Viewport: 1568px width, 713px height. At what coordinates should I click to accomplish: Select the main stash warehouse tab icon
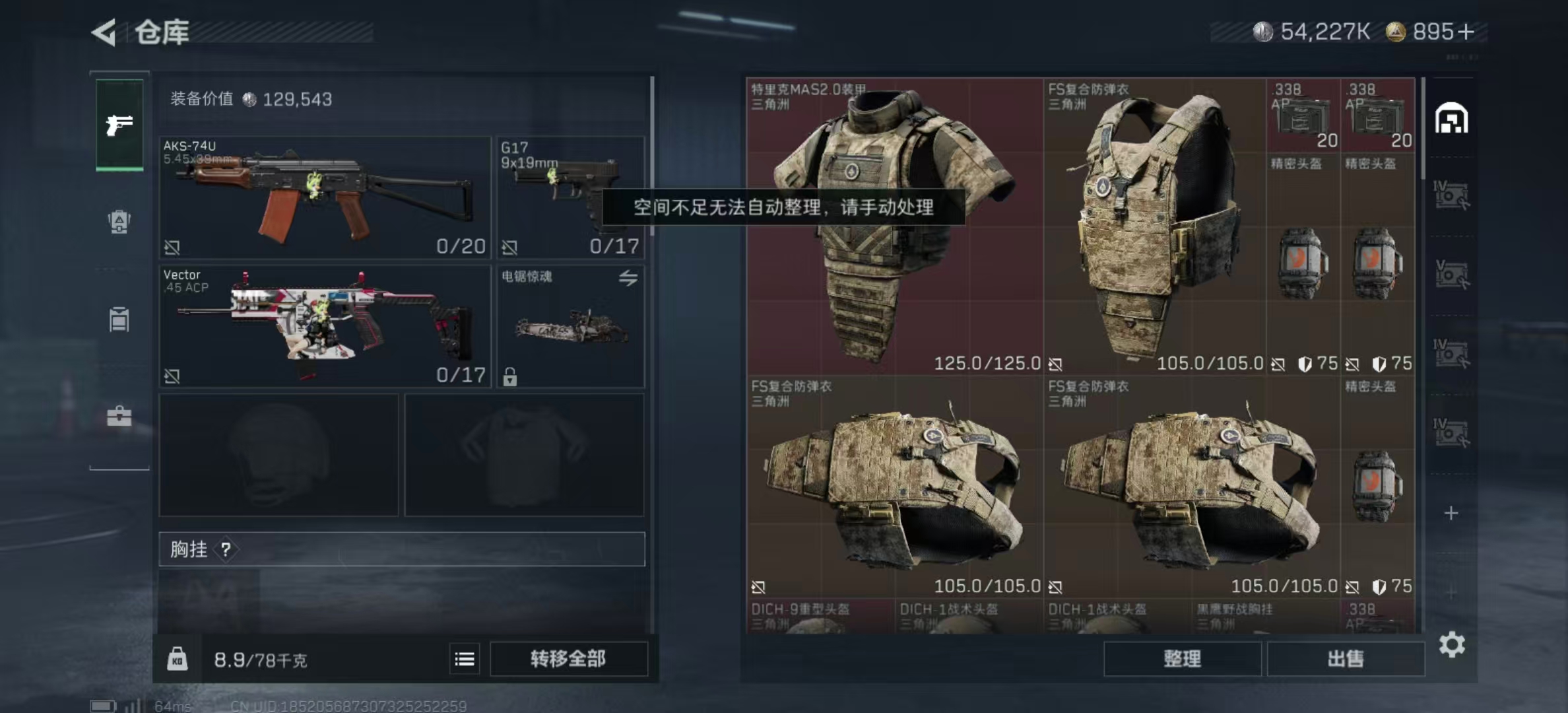tap(1451, 119)
